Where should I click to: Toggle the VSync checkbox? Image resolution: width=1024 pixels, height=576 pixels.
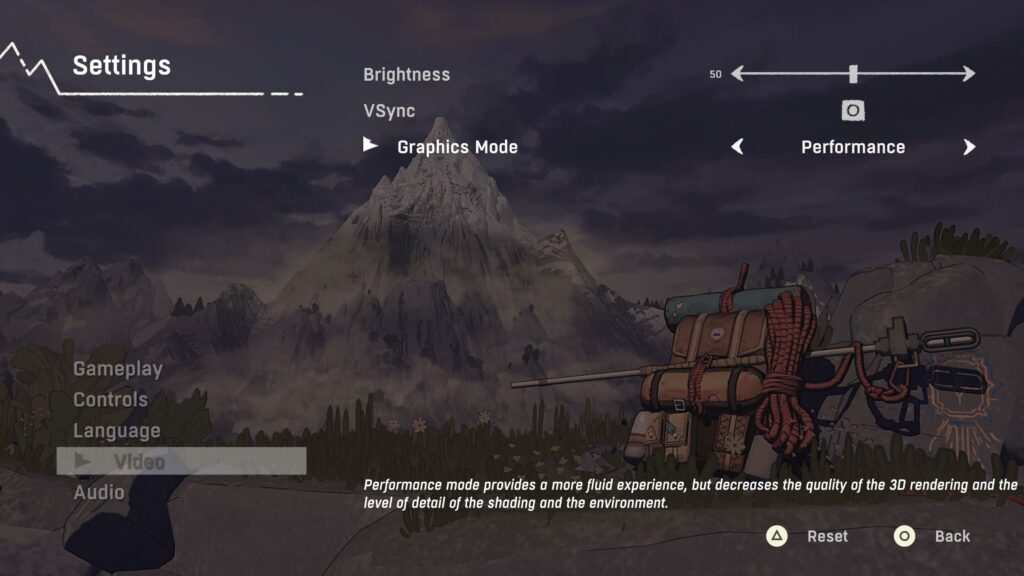pyautogui.click(x=853, y=110)
